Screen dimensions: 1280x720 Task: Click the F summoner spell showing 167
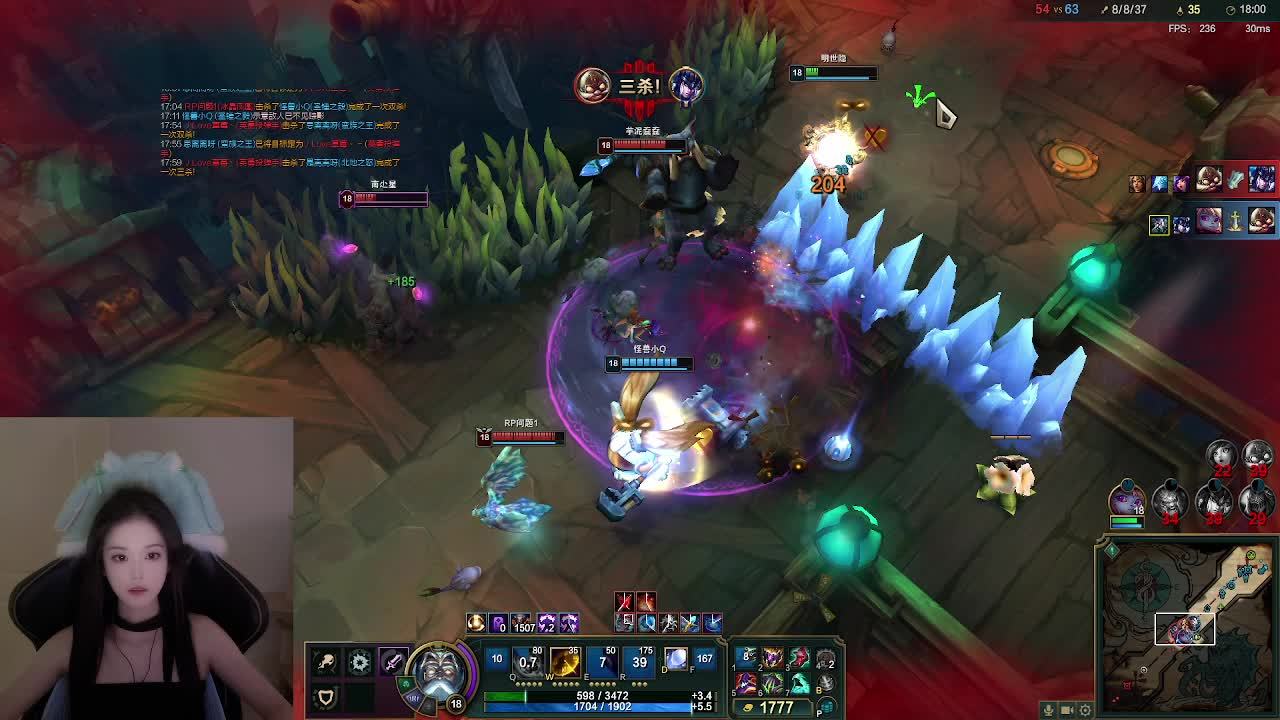[x=705, y=661]
